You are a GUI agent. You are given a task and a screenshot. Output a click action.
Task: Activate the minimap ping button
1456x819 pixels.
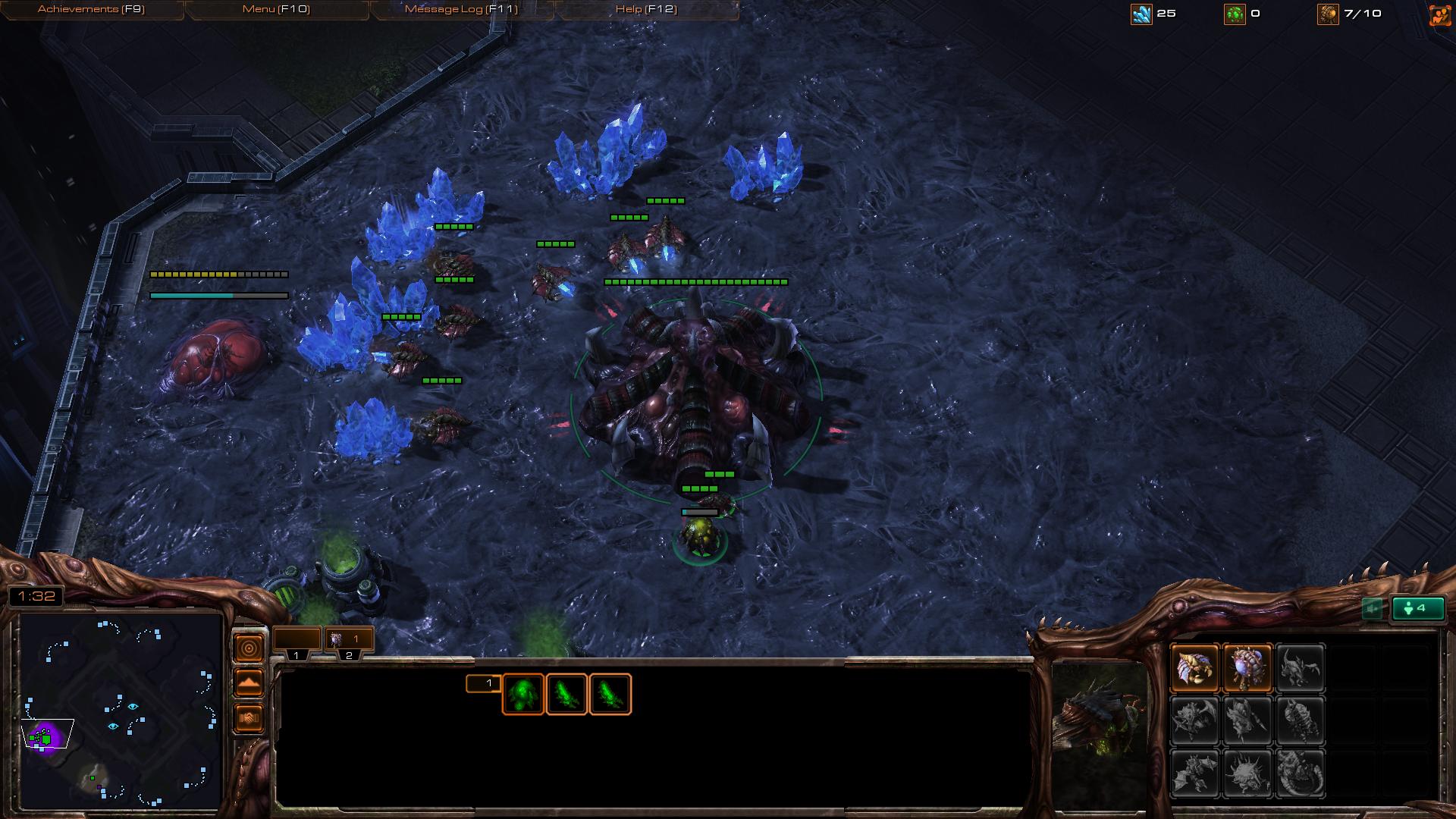tap(249, 648)
